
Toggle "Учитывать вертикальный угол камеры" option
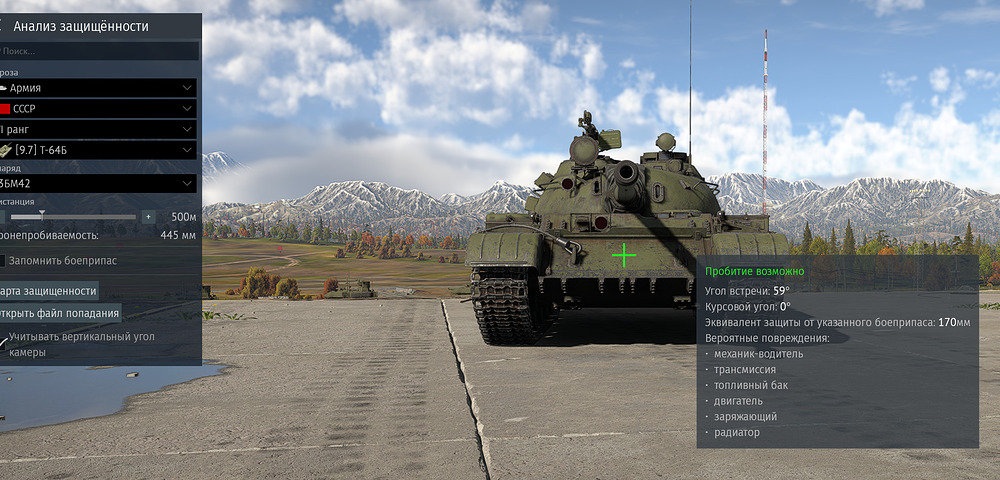click(x=5, y=341)
